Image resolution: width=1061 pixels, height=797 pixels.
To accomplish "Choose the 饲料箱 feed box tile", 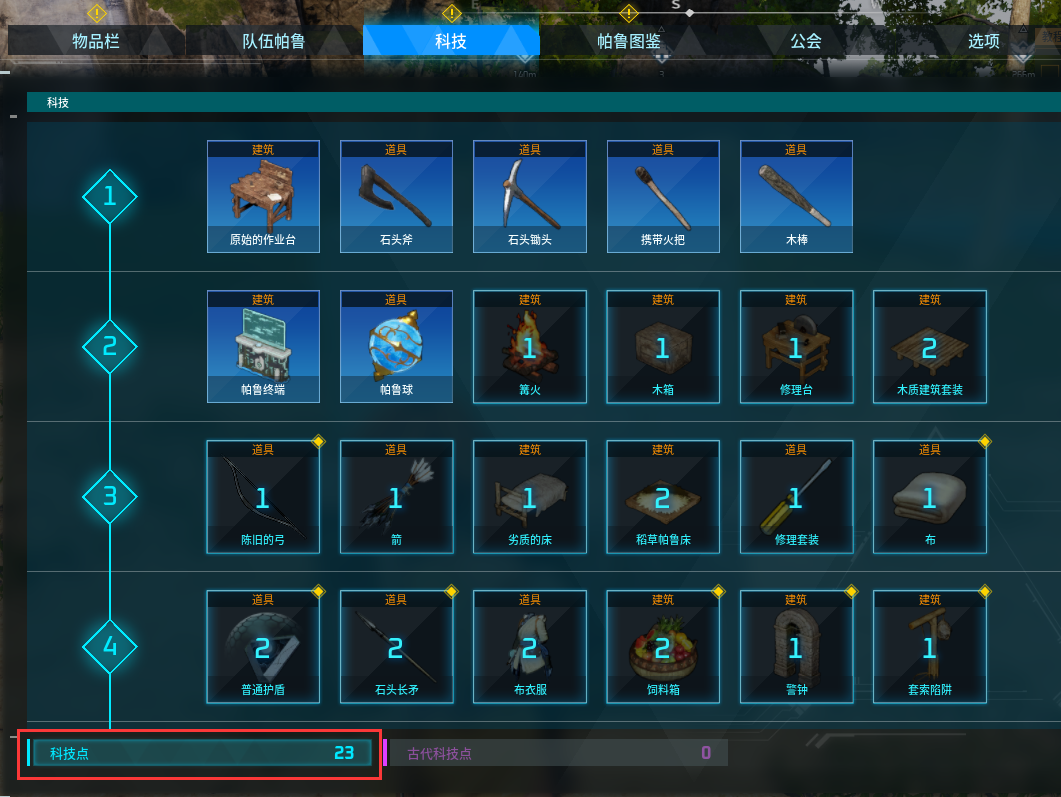I will coord(663,646).
